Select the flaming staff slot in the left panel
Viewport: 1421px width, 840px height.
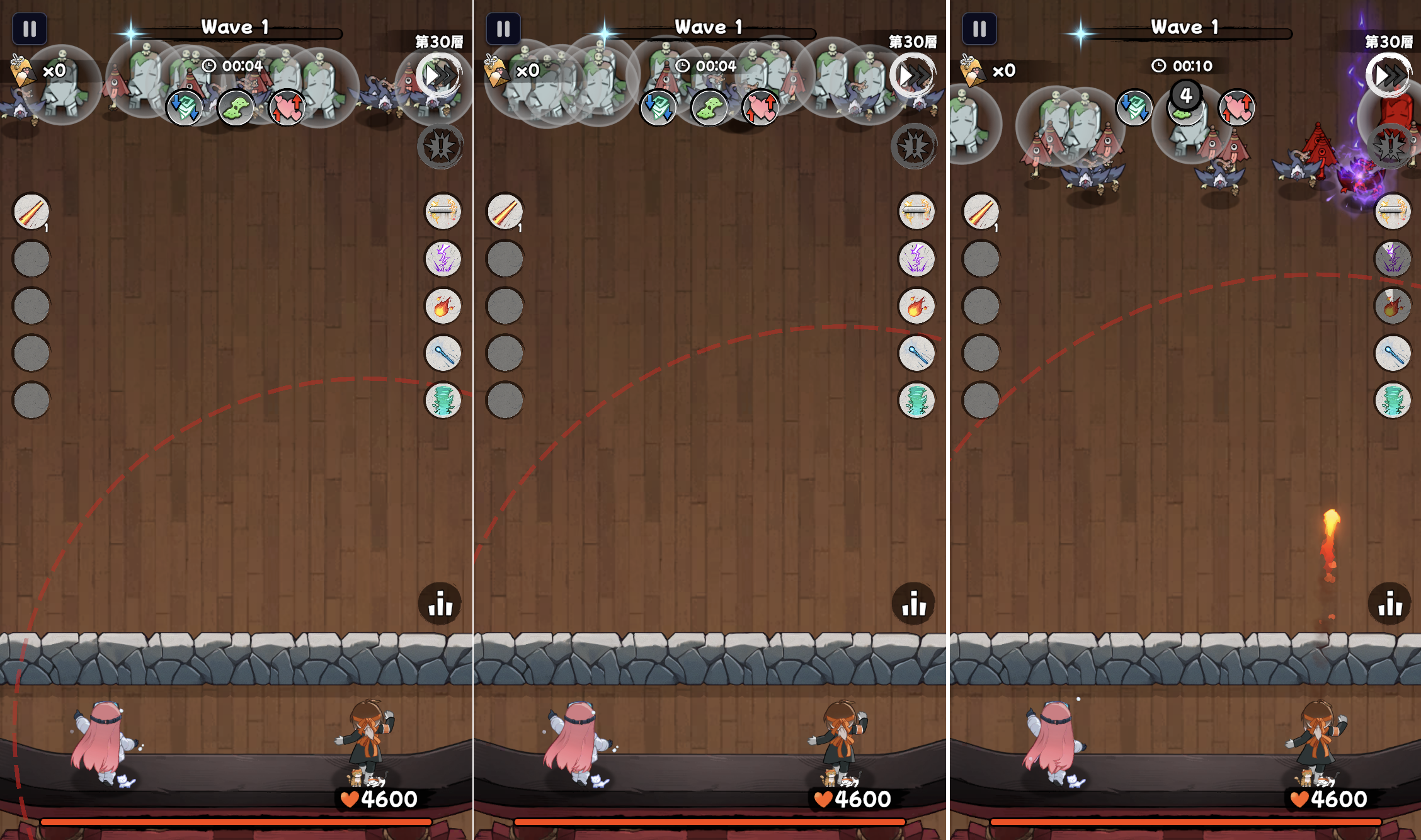click(31, 212)
